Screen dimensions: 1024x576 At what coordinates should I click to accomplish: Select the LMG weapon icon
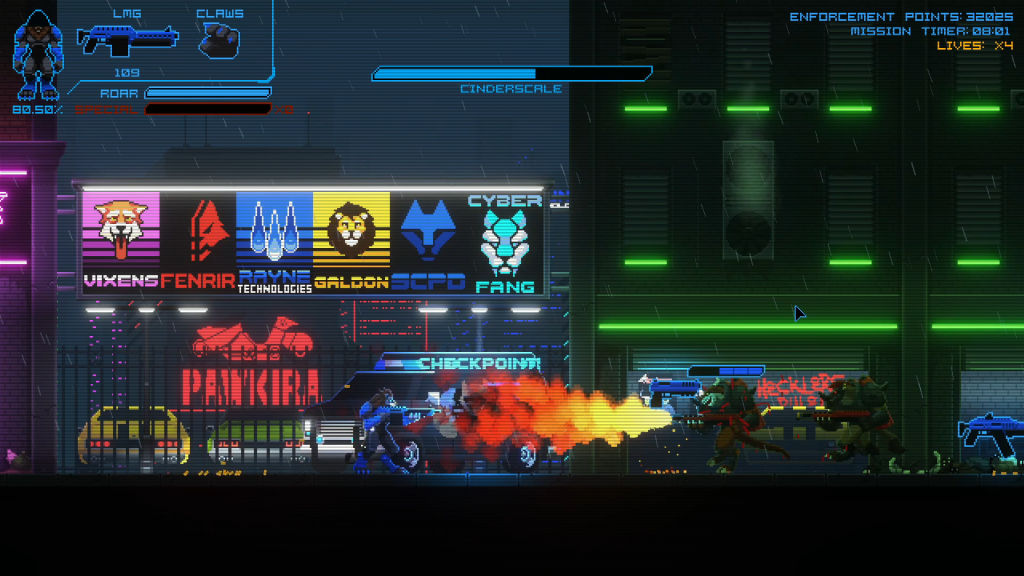tap(127, 39)
